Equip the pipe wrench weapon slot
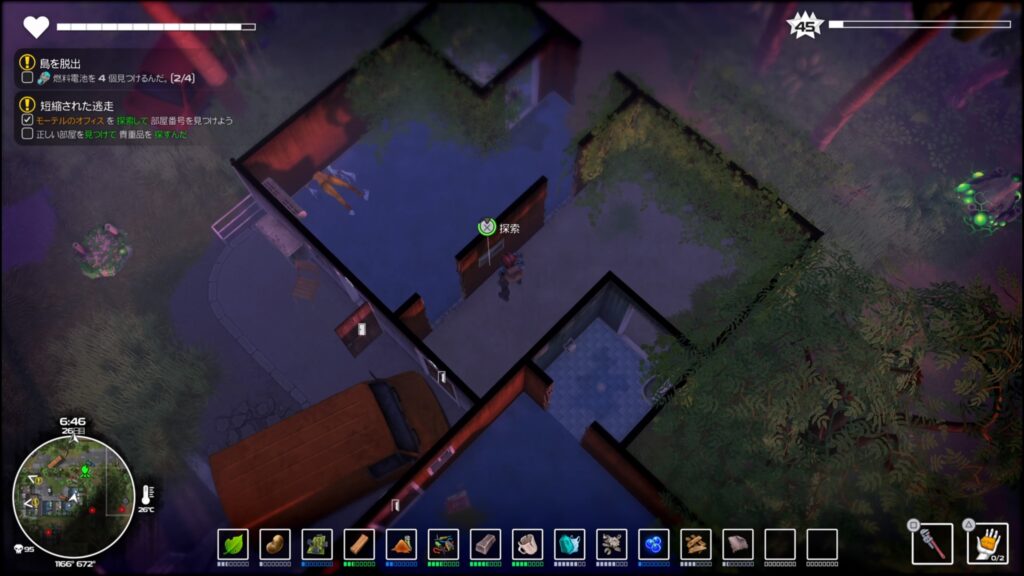The width and height of the screenshot is (1024, 576). tap(932, 543)
